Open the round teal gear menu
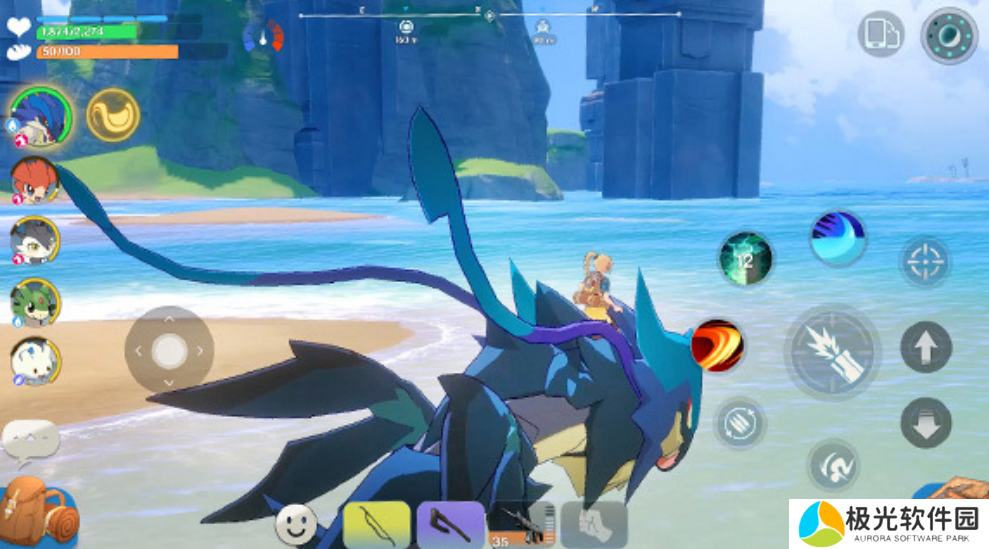 pyautogui.click(x=948, y=36)
